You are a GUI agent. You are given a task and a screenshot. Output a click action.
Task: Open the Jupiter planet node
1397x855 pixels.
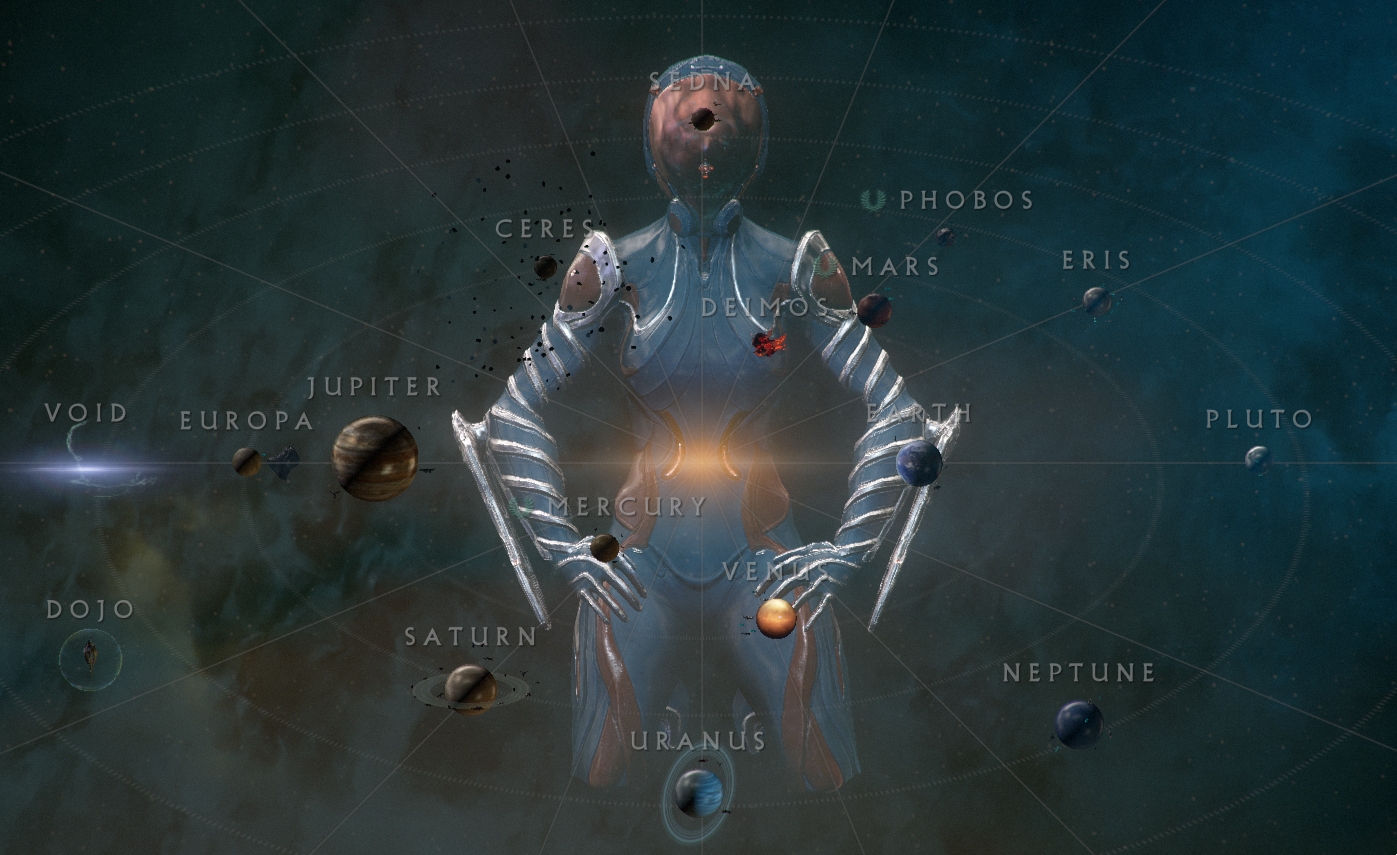375,459
